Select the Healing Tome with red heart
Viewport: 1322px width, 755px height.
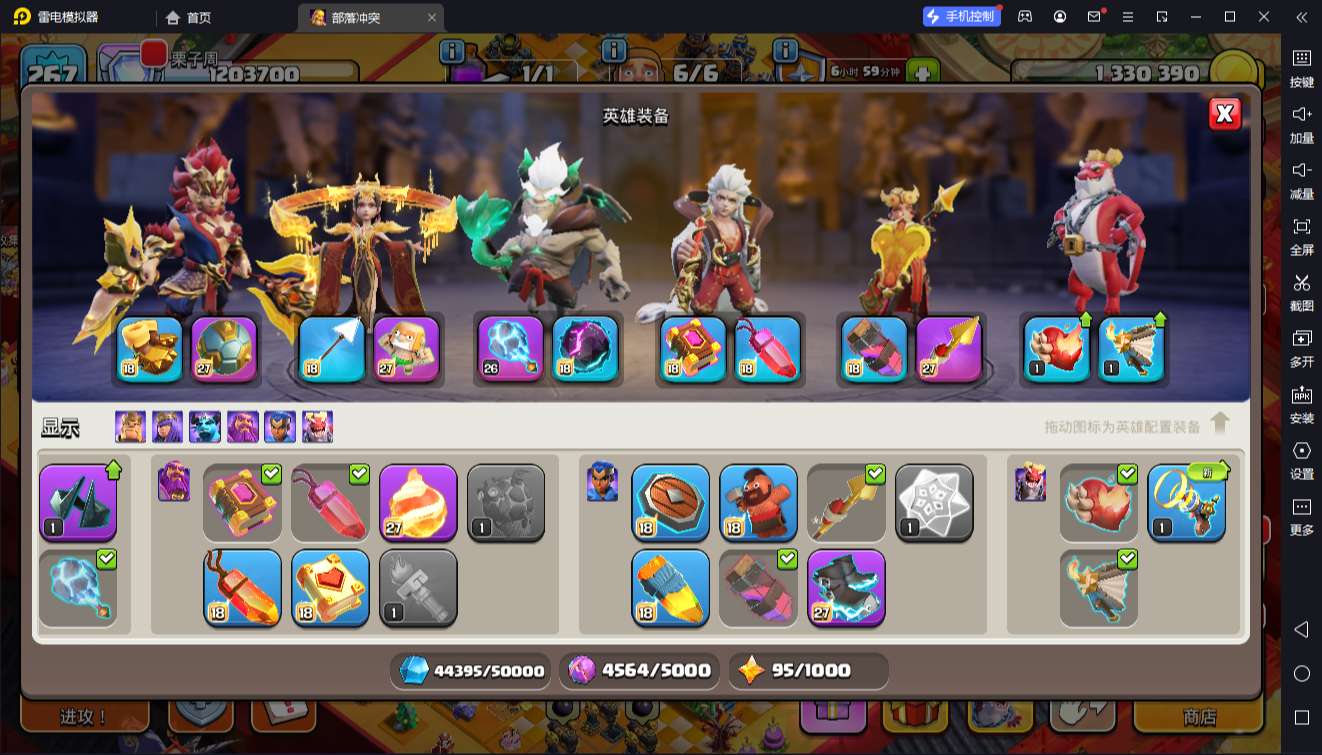[330, 587]
